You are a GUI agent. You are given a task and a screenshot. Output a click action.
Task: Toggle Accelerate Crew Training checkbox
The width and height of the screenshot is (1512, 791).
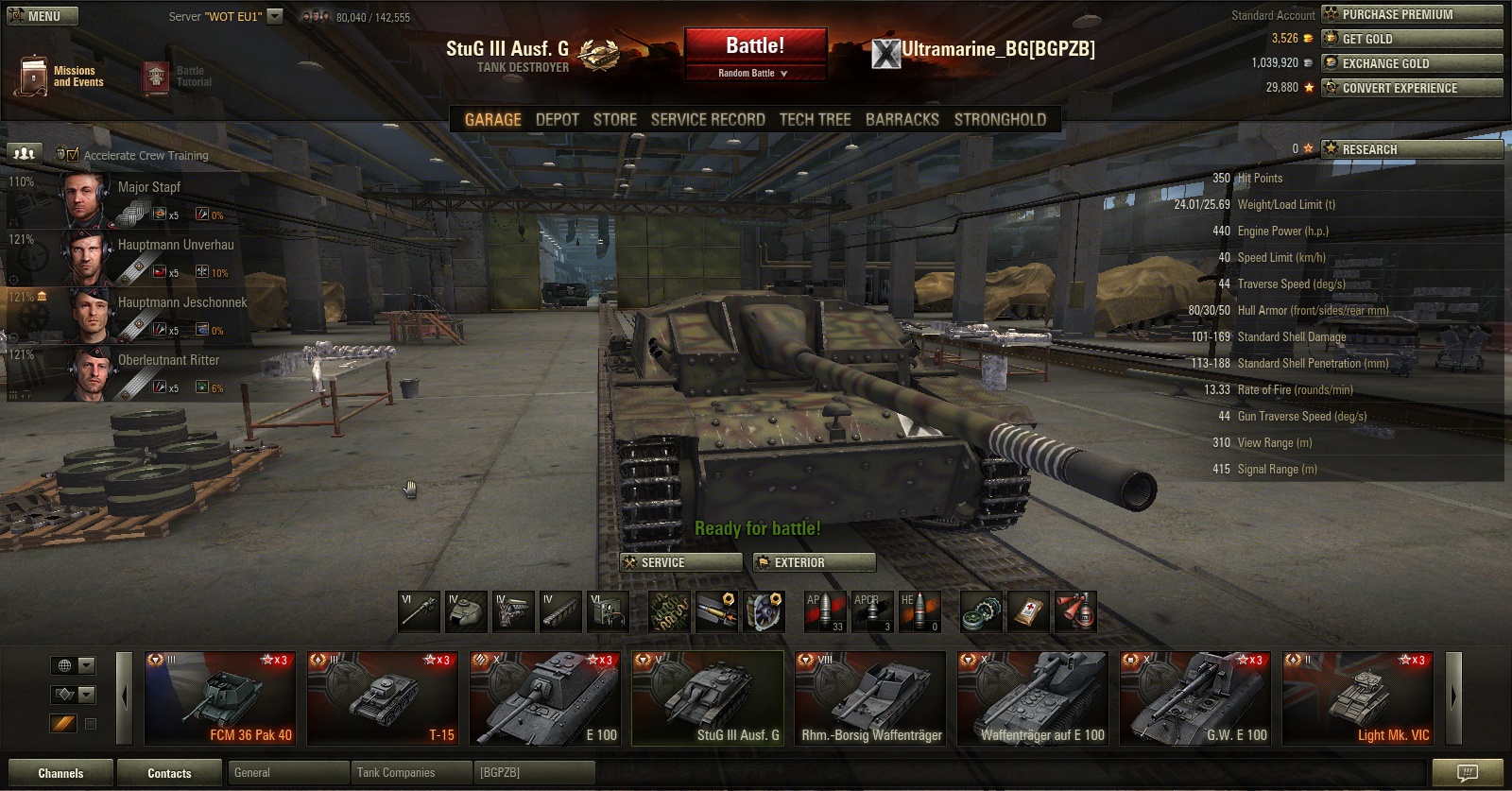pyautogui.click(x=73, y=155)
